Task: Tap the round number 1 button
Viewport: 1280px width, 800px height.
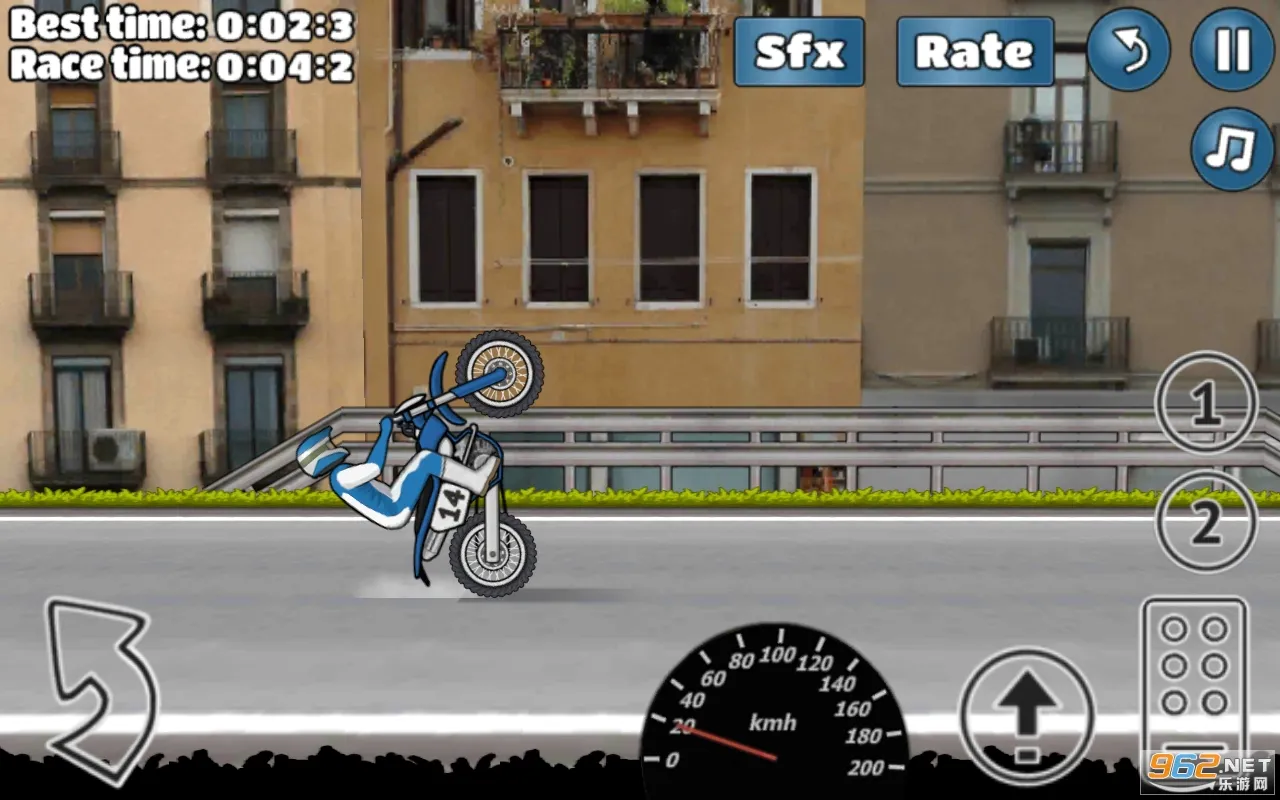Action: [x=1206, y=403]
